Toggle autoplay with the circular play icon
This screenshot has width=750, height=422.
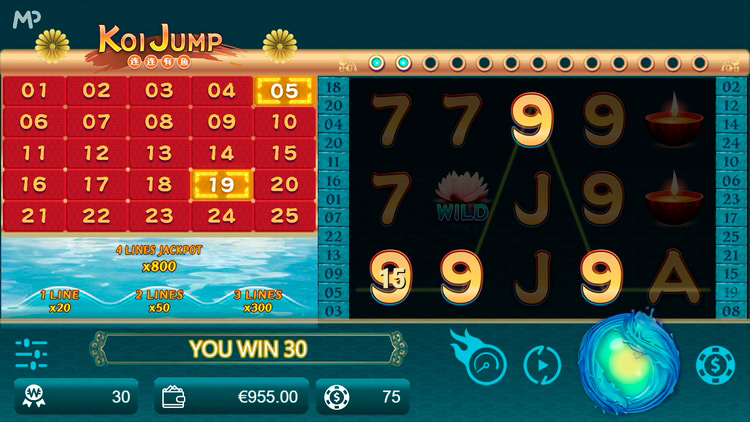pyautogui.click(x=542, y=365)
